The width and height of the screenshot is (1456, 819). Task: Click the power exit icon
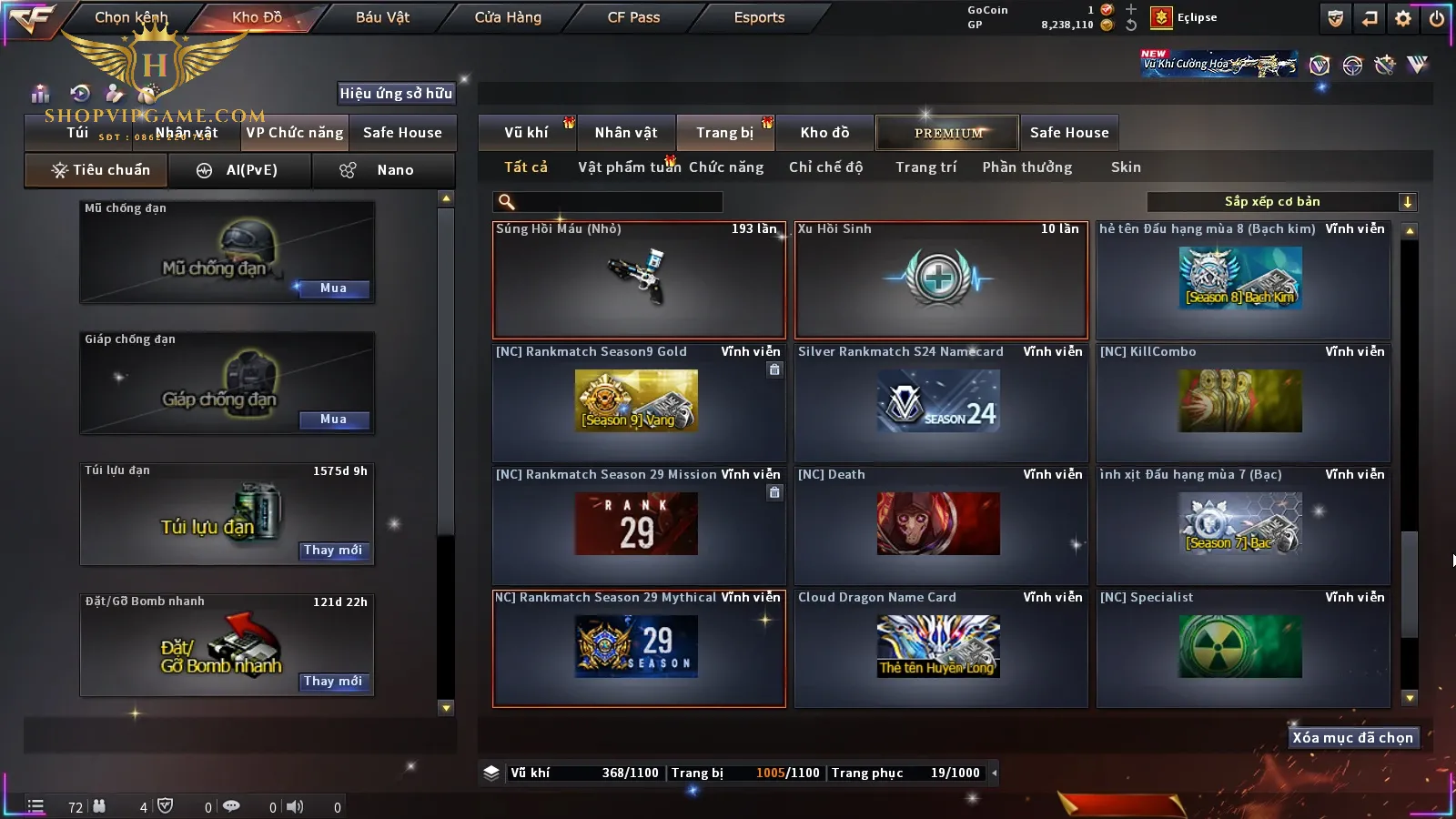click(x=1437, y=18)
